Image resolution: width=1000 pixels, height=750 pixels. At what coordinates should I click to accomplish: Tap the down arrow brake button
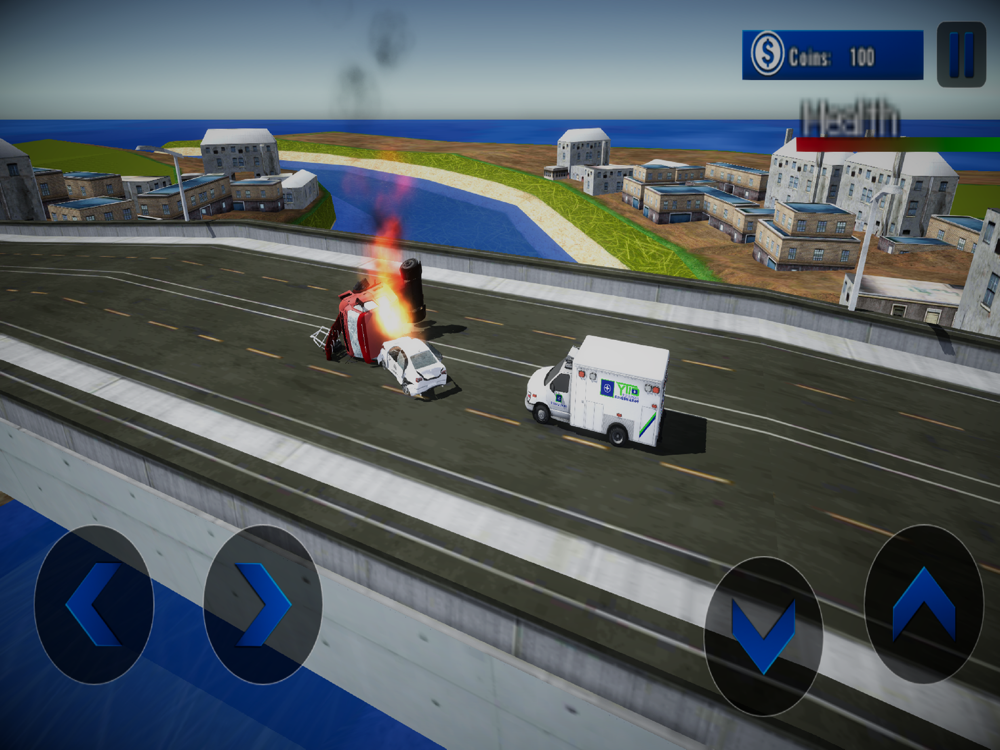pos(763,635)
